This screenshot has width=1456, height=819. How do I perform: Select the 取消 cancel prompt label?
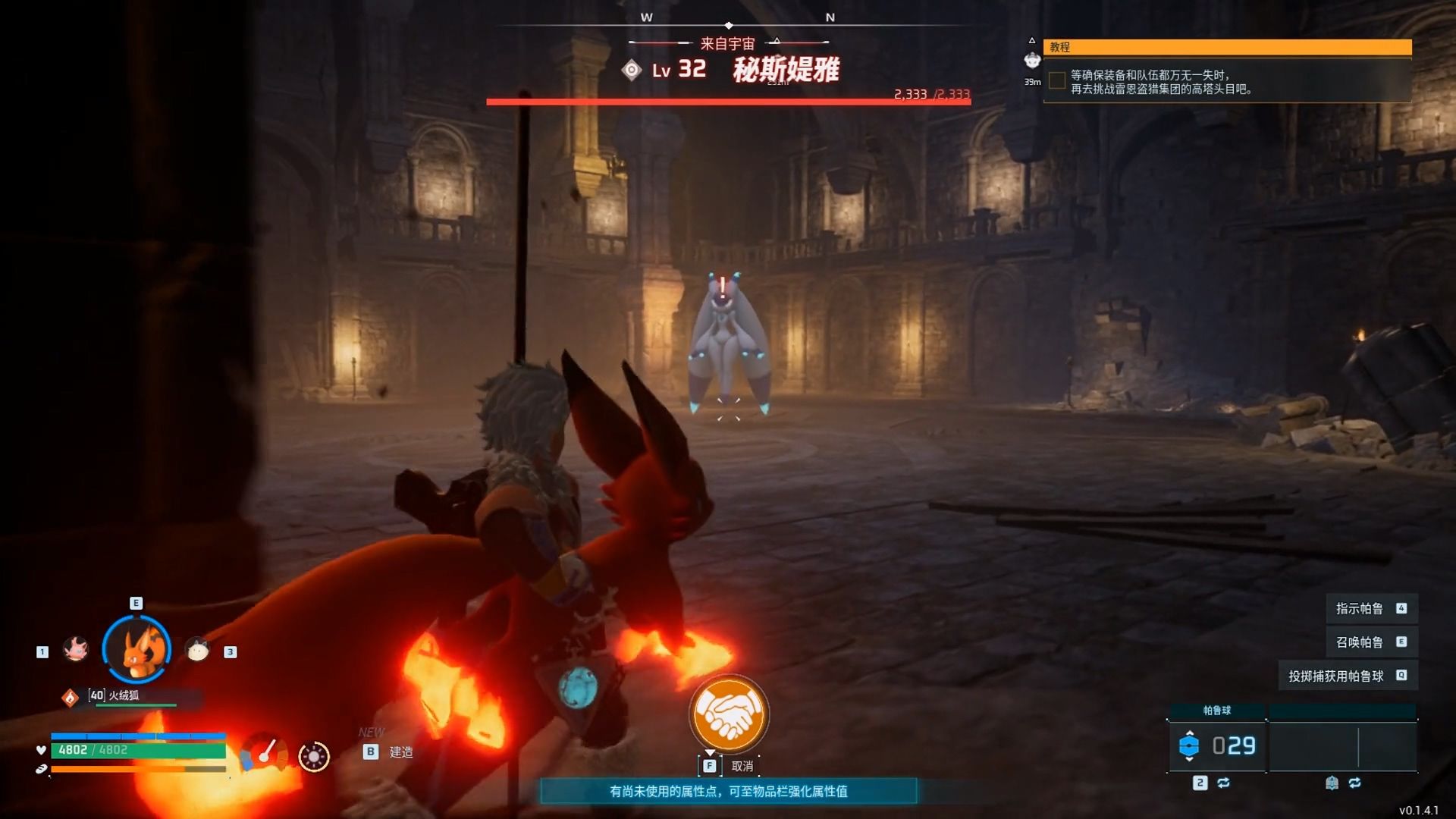pyautogui.click(x=742, y=766)
